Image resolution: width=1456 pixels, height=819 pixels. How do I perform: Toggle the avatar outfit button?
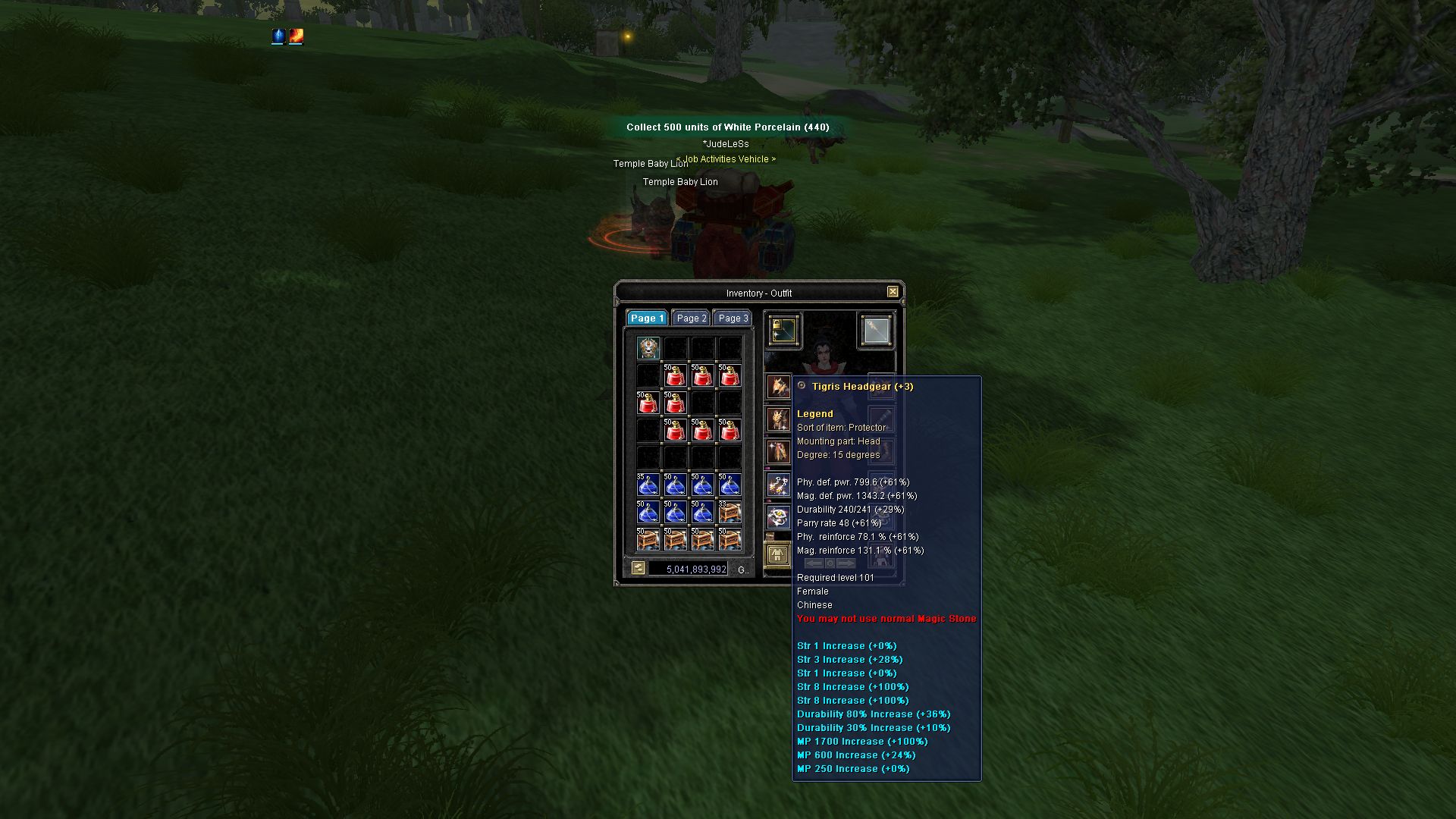pyautogui.click(x=777, y=555)
